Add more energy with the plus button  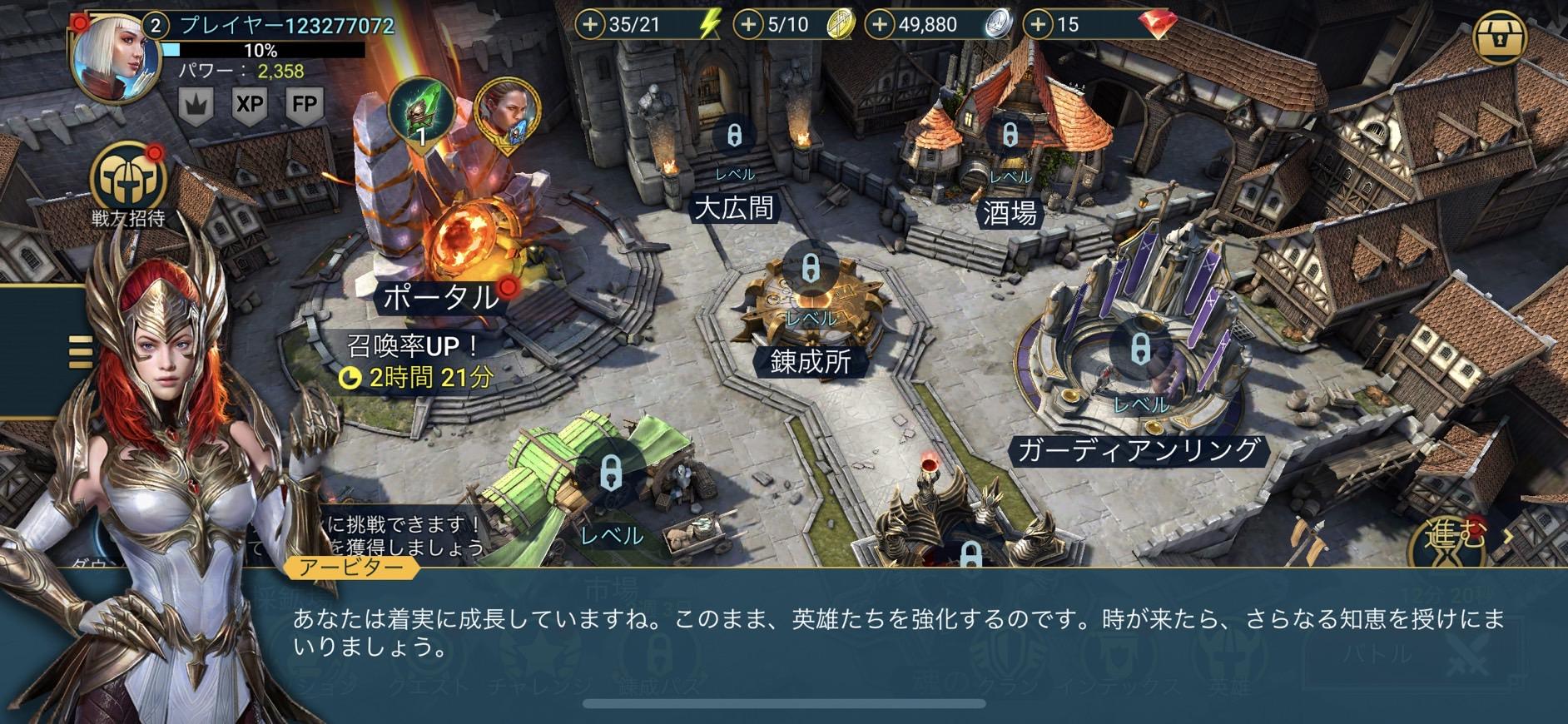[x=590, y=25]
